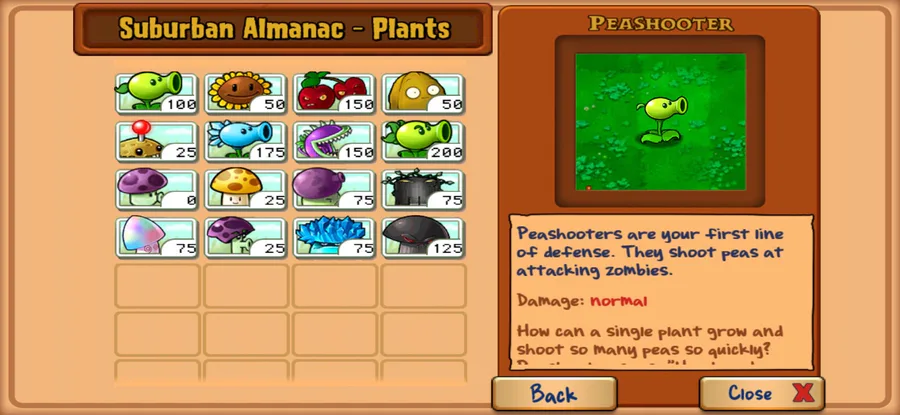Show the Ice-shroom entry
This screenshot has height=415, width=900.
(x=335, y=237)
